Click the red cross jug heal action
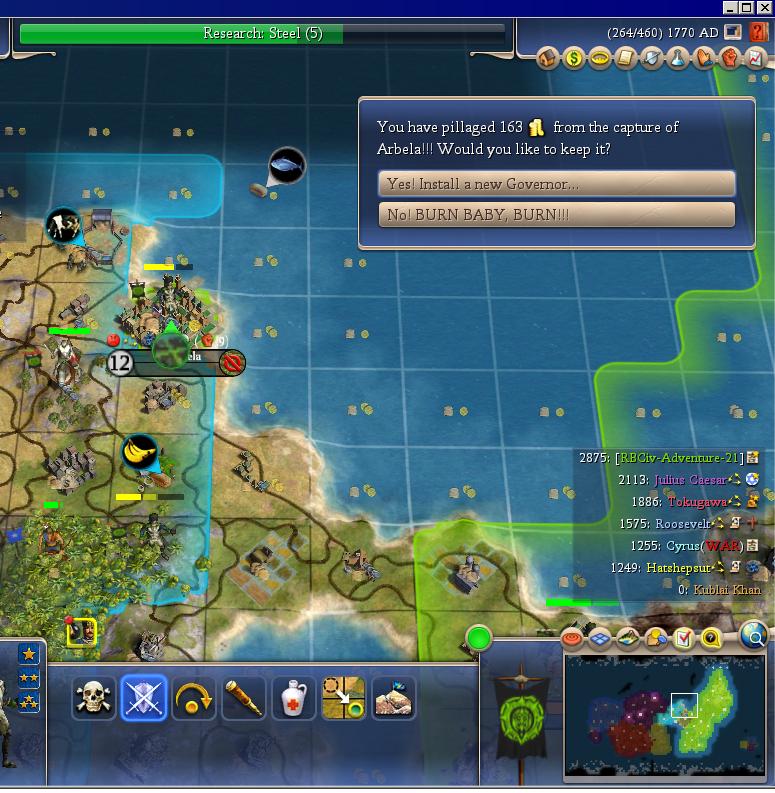 point(294,698)
